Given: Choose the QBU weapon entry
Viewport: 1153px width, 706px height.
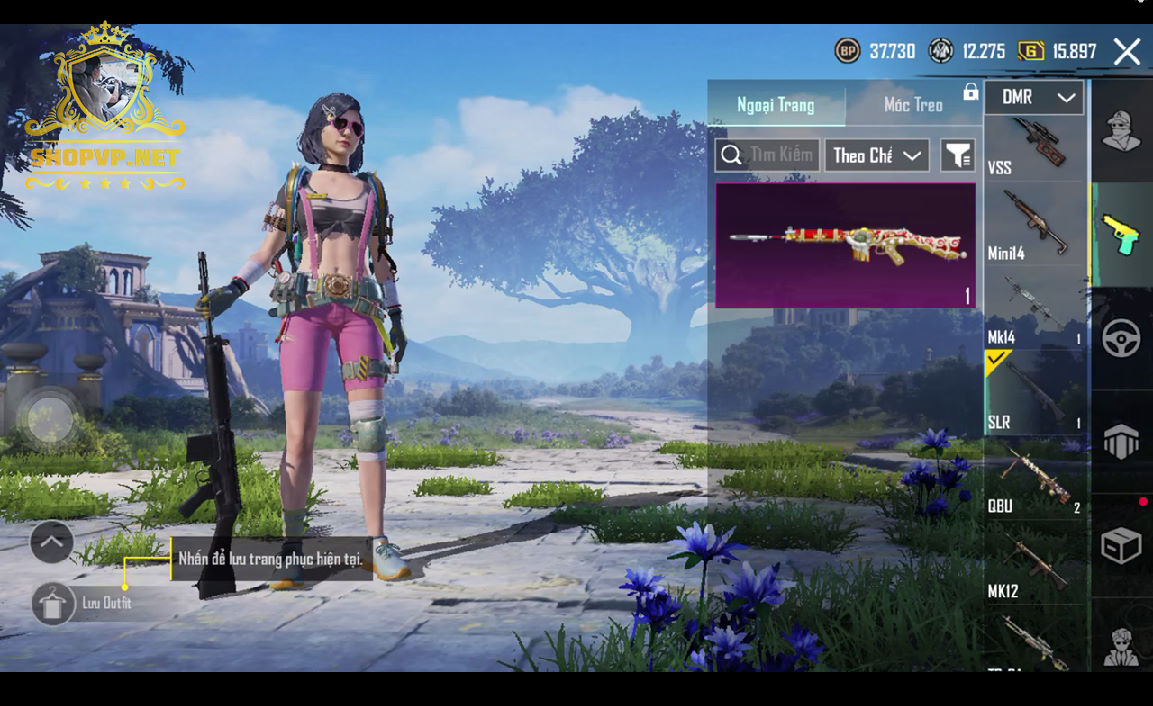Looking at the screenshot, I should pos(1034,478).
